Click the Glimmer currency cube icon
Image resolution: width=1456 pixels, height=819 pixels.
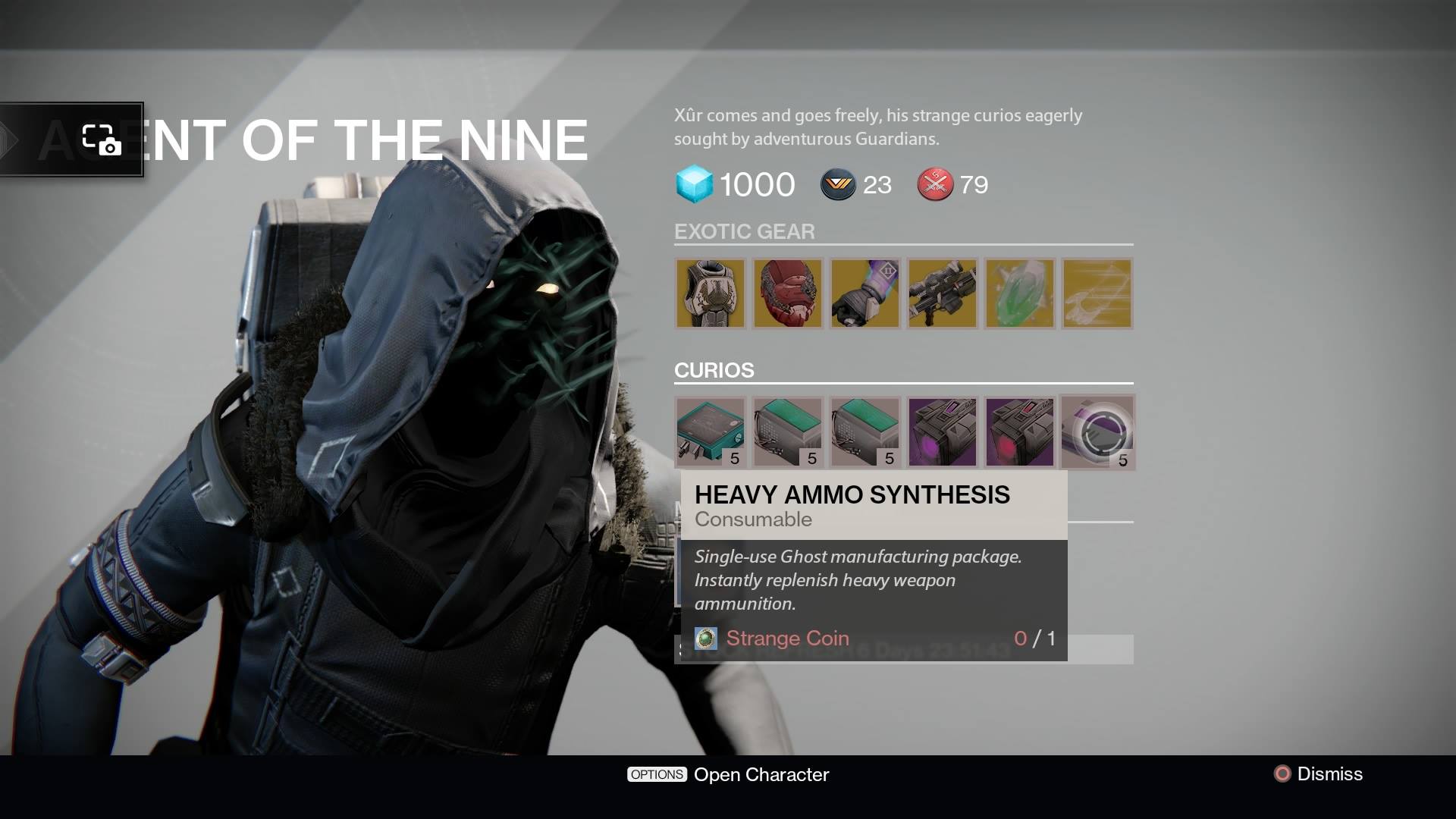[695, 184]
